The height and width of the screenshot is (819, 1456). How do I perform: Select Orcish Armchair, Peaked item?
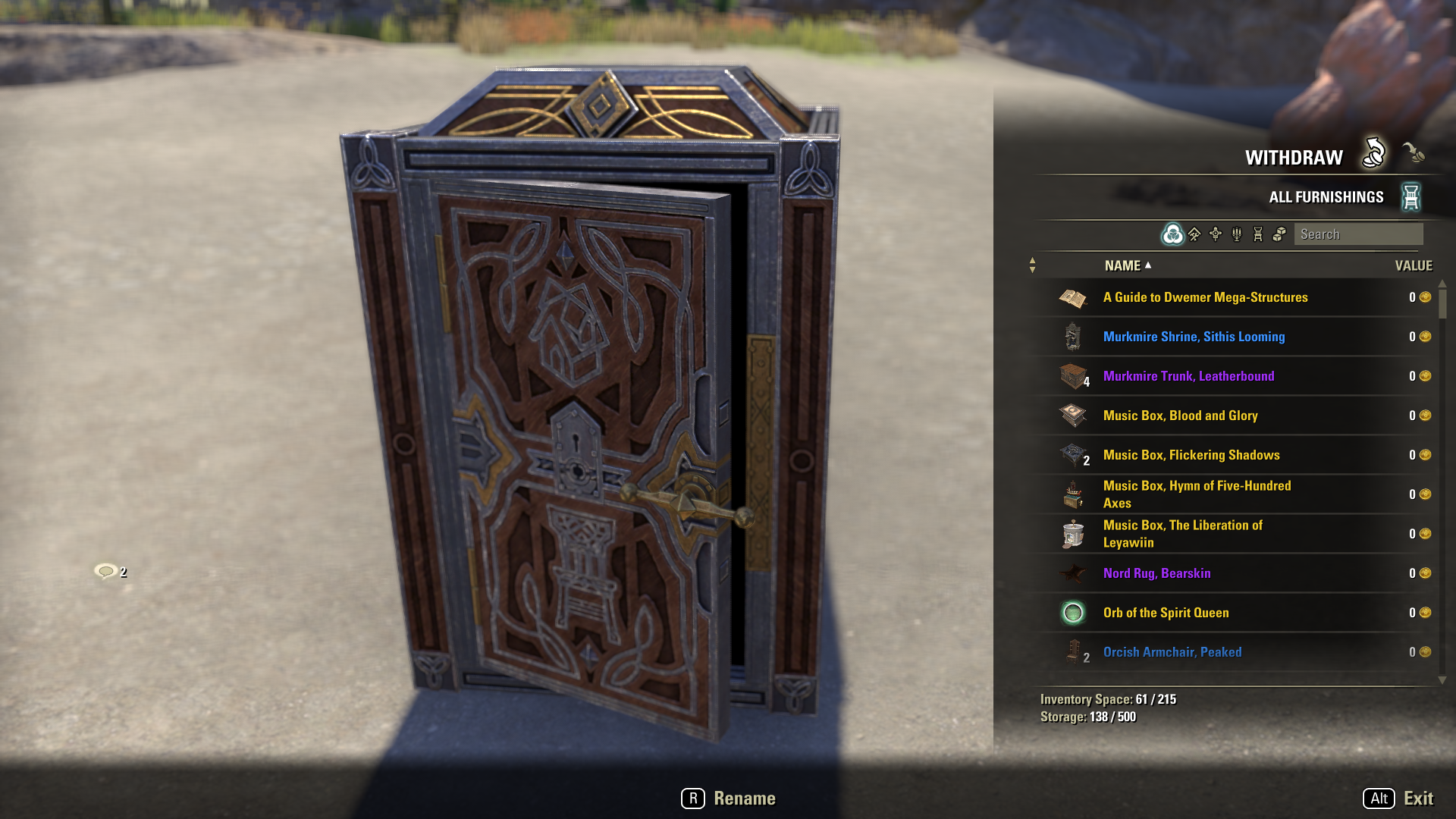[1172, 652]
